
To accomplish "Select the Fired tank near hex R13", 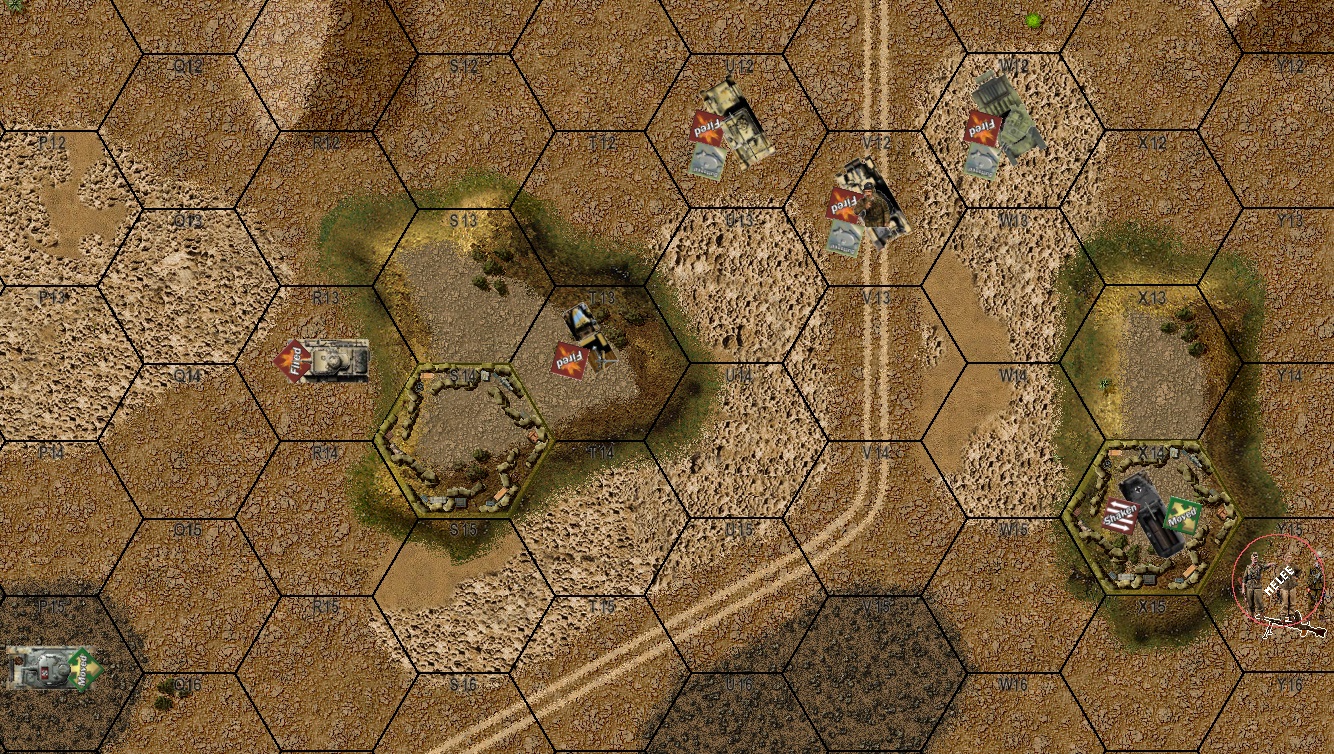I will pyautogui.click(x=335, y=362).
